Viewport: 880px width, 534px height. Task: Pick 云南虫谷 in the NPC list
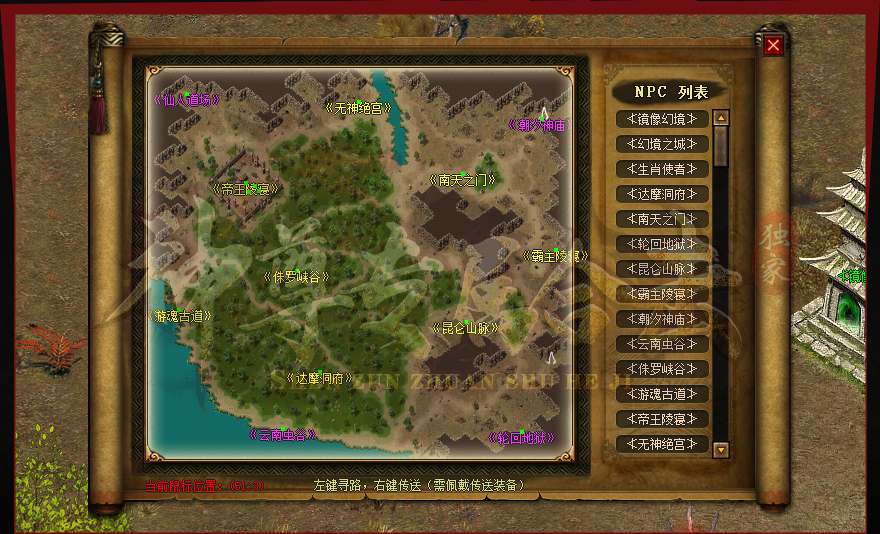click(662, 344)
